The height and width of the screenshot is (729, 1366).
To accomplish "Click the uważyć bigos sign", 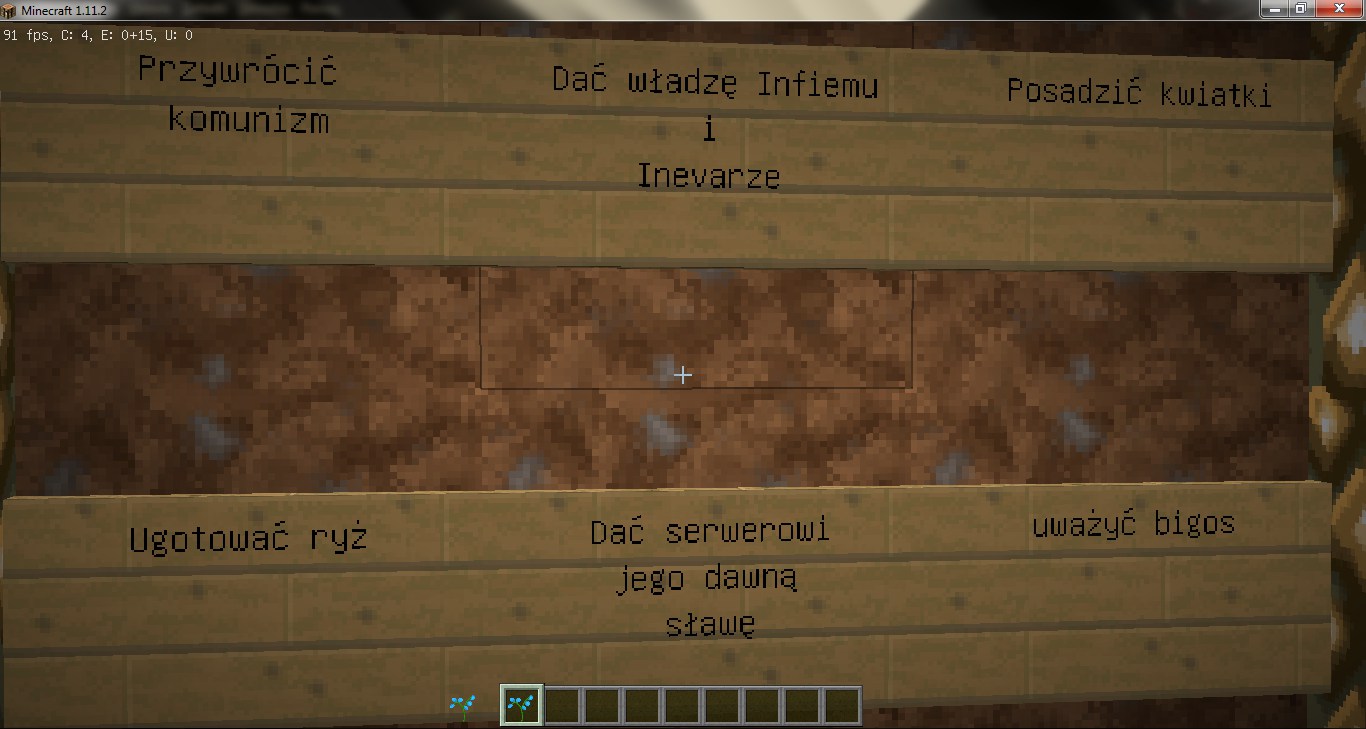I will (1133, 521).
